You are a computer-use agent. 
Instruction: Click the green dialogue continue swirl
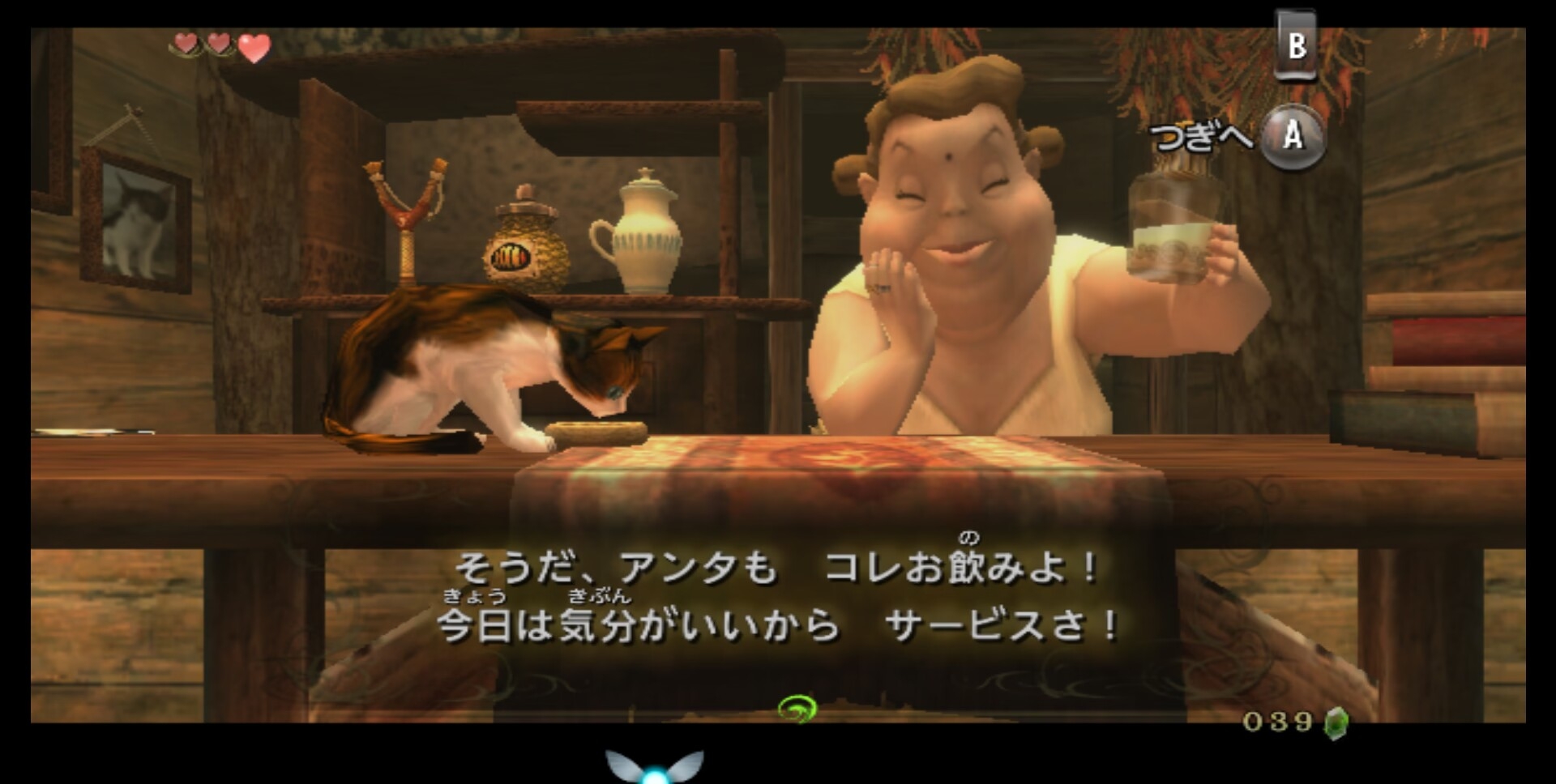797,709
